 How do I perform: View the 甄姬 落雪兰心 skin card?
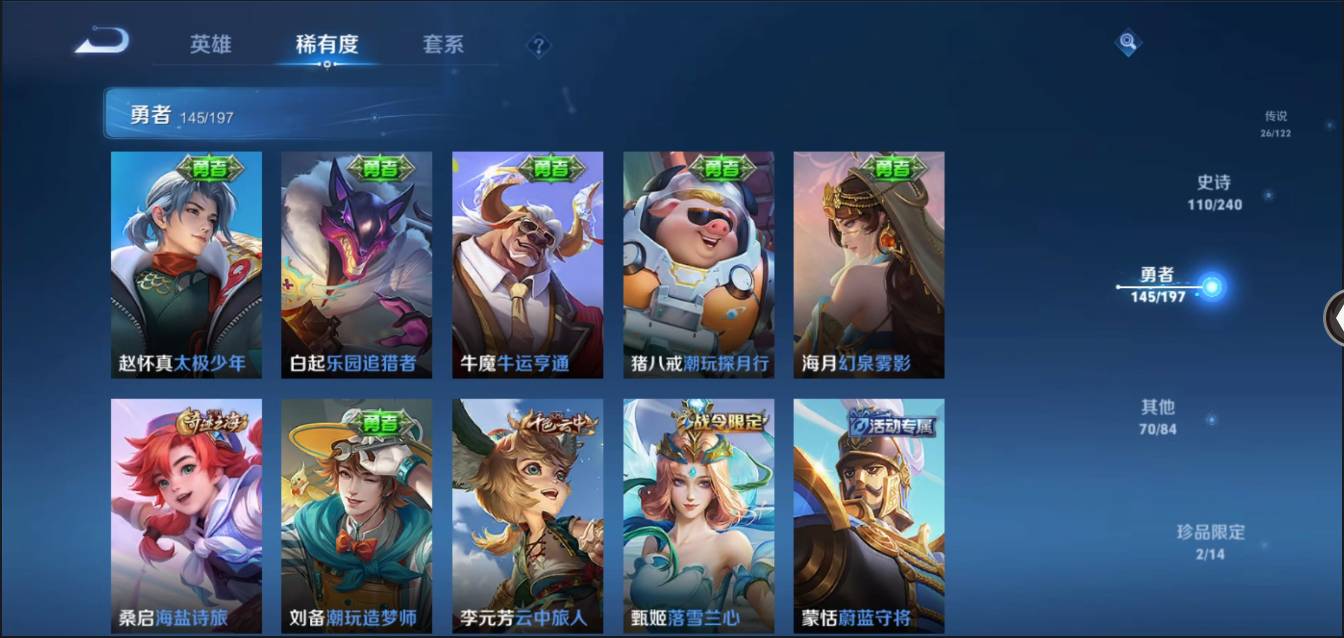698,515
